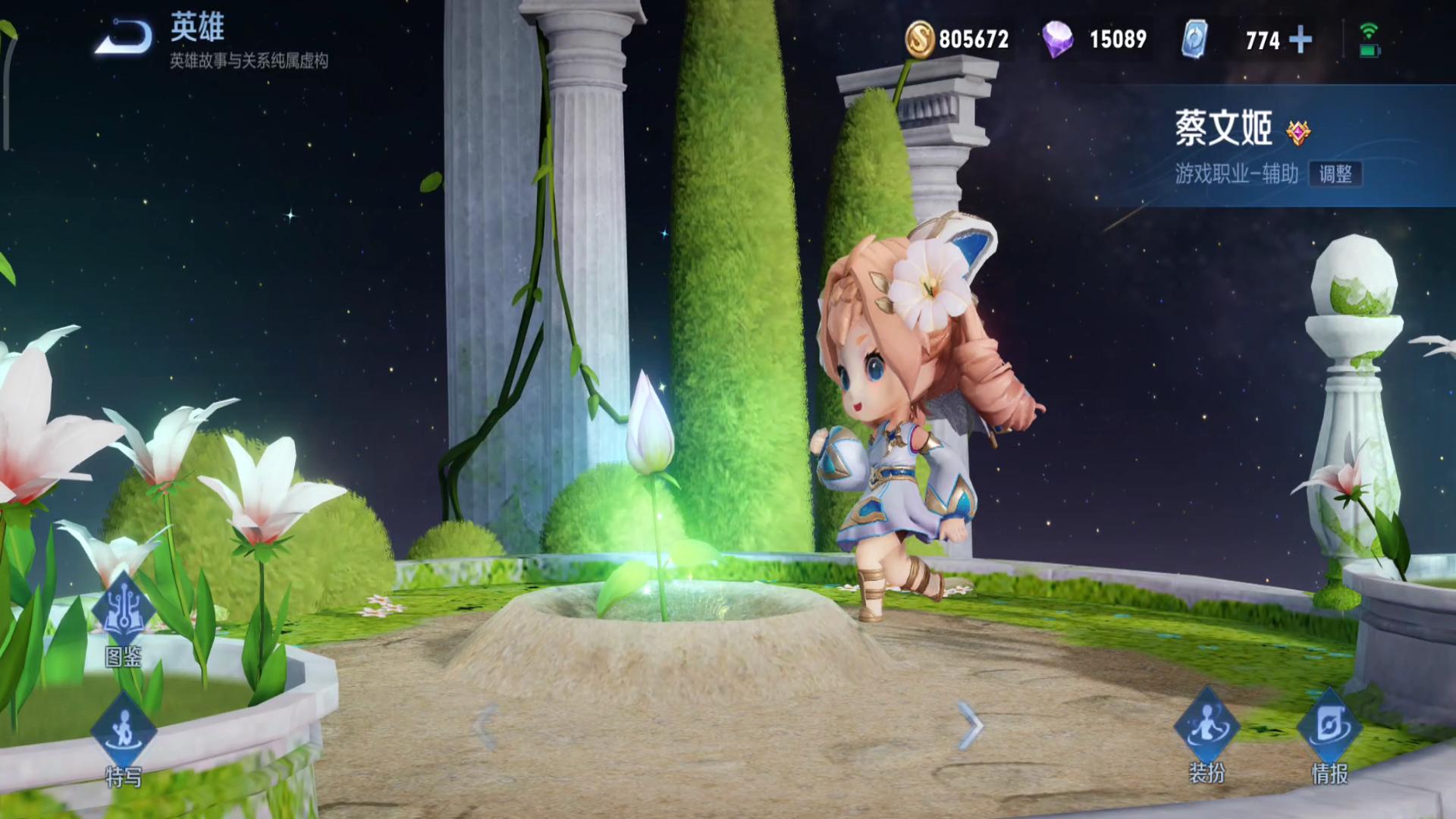Click the badge beside 蔡文姬's name

[1298, 133]
